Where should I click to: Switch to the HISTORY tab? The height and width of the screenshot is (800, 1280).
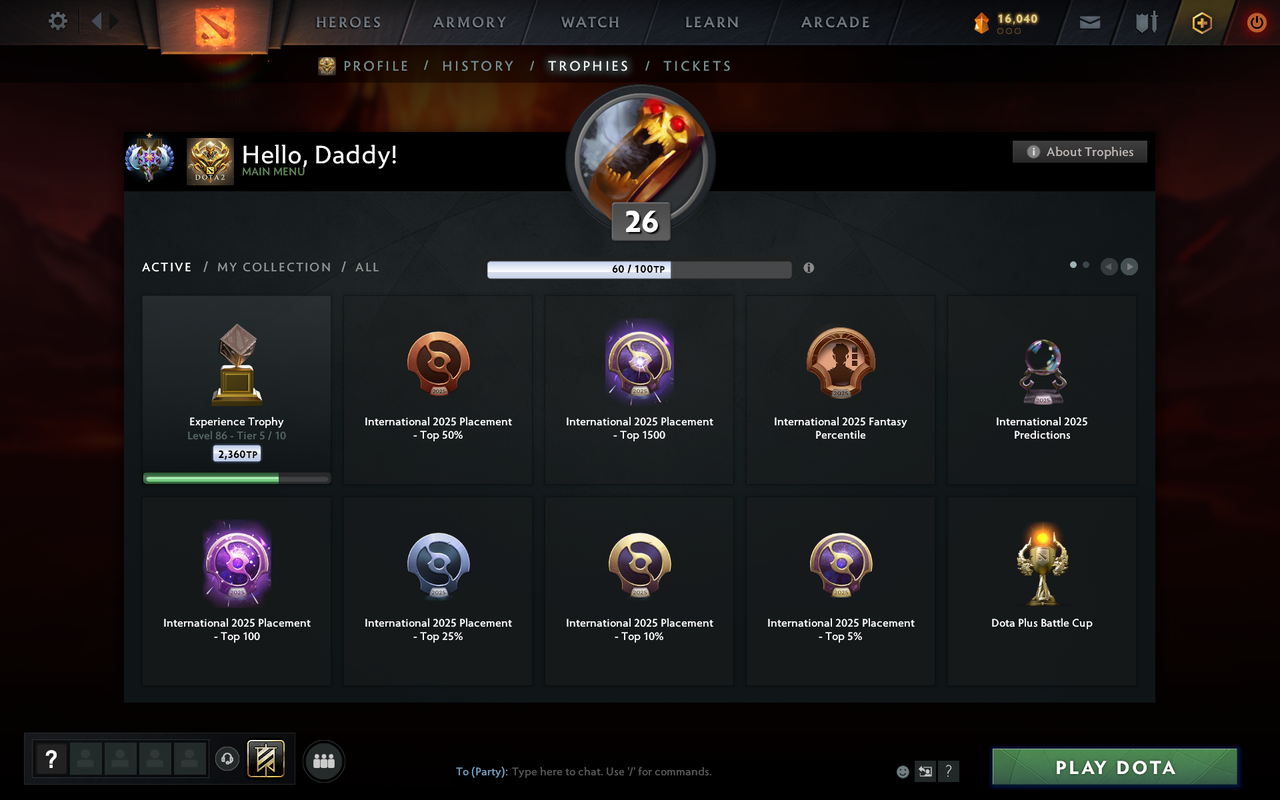478,66
